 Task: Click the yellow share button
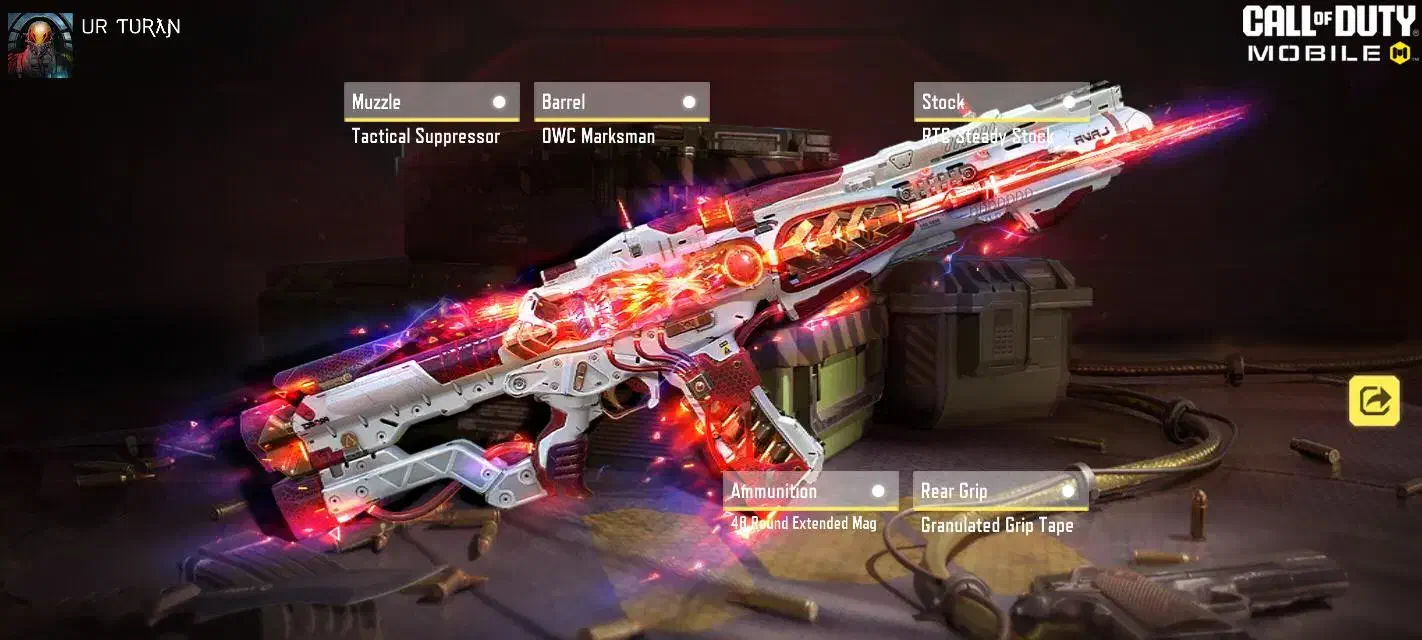1375,401
